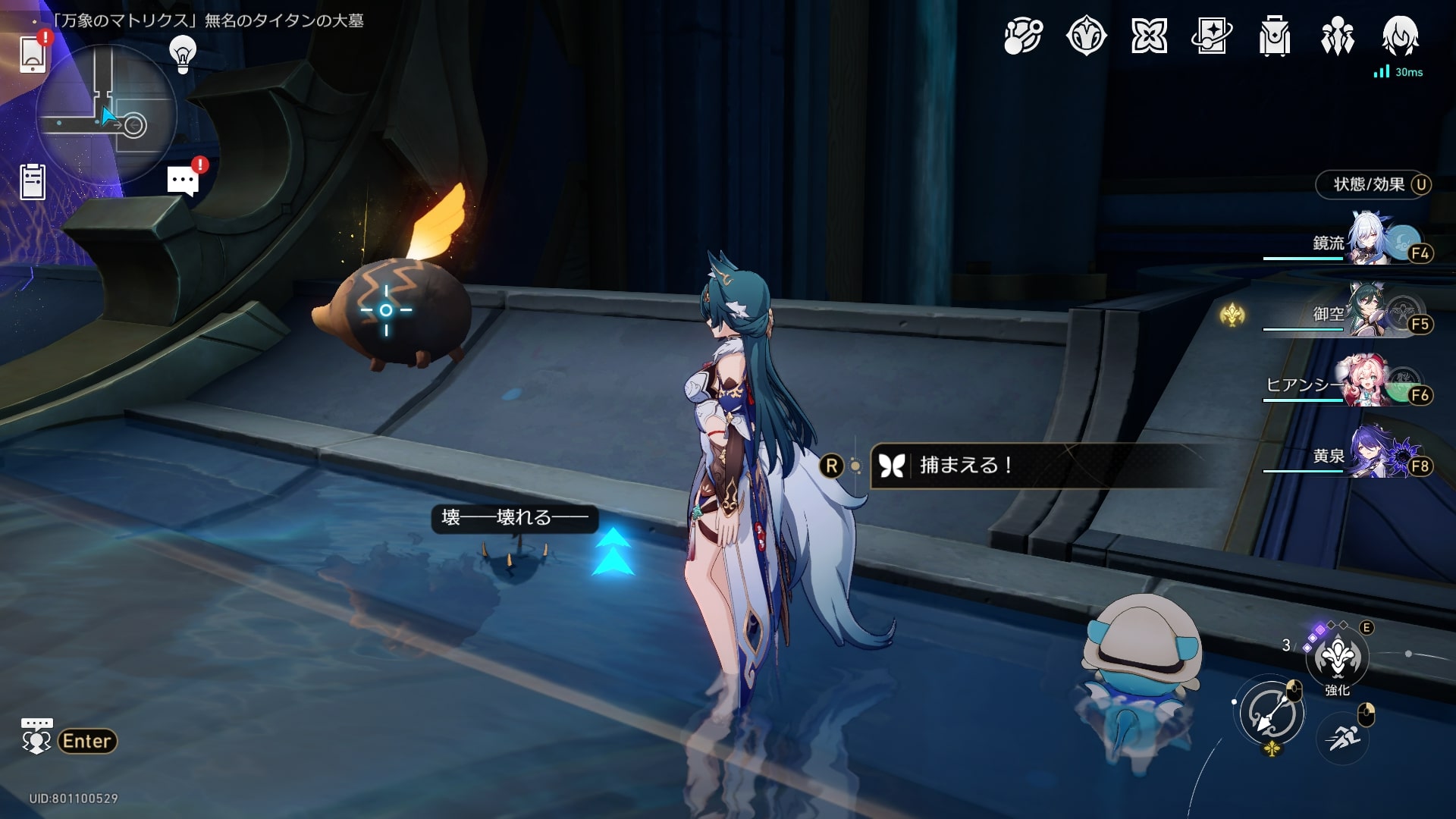Open the chat speech bubble
This screenshot has width=1456, height=819.
(183, 181)
